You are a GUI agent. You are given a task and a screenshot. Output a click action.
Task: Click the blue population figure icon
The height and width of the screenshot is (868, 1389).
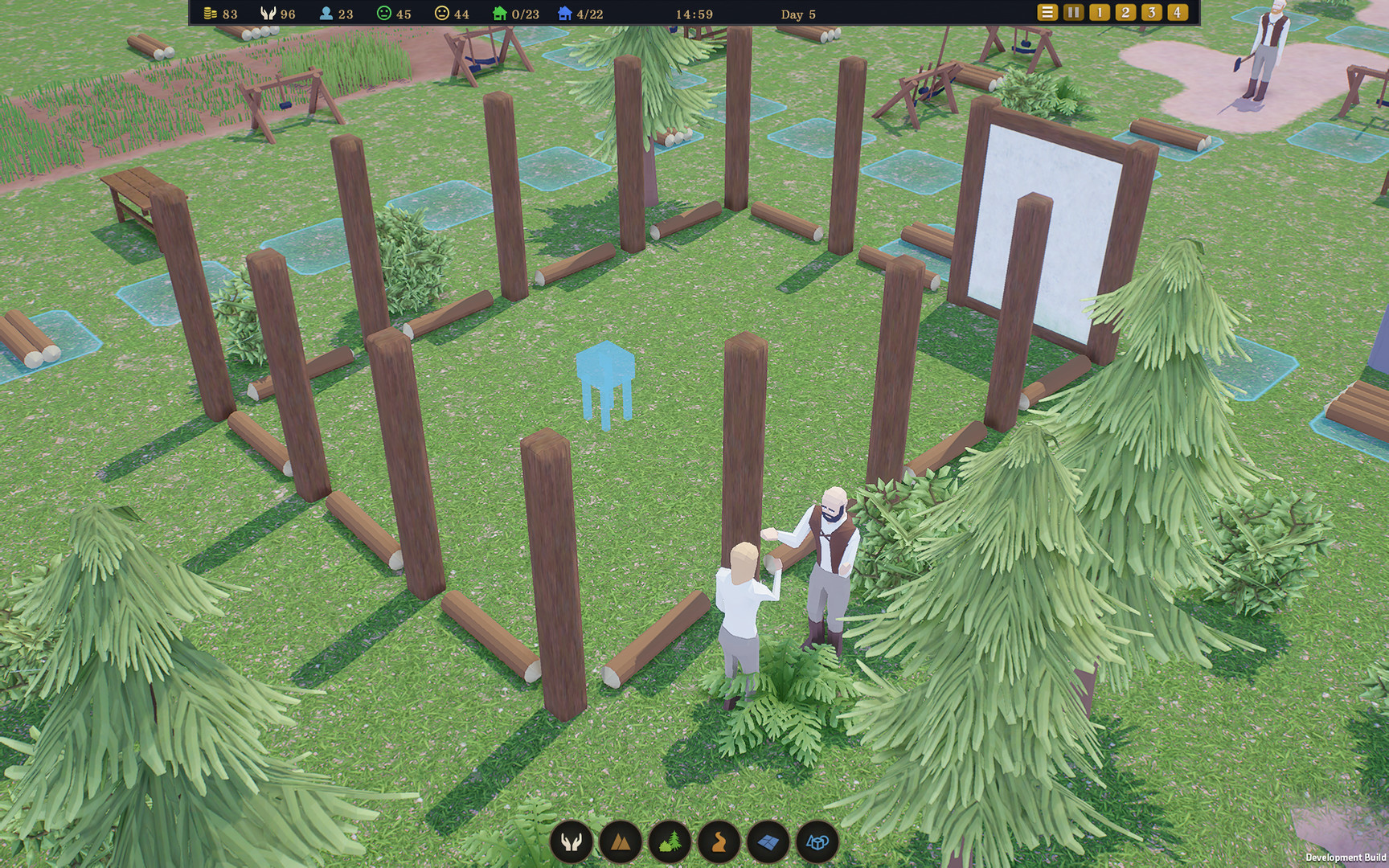pyautogui.click(x=325, y=14)
